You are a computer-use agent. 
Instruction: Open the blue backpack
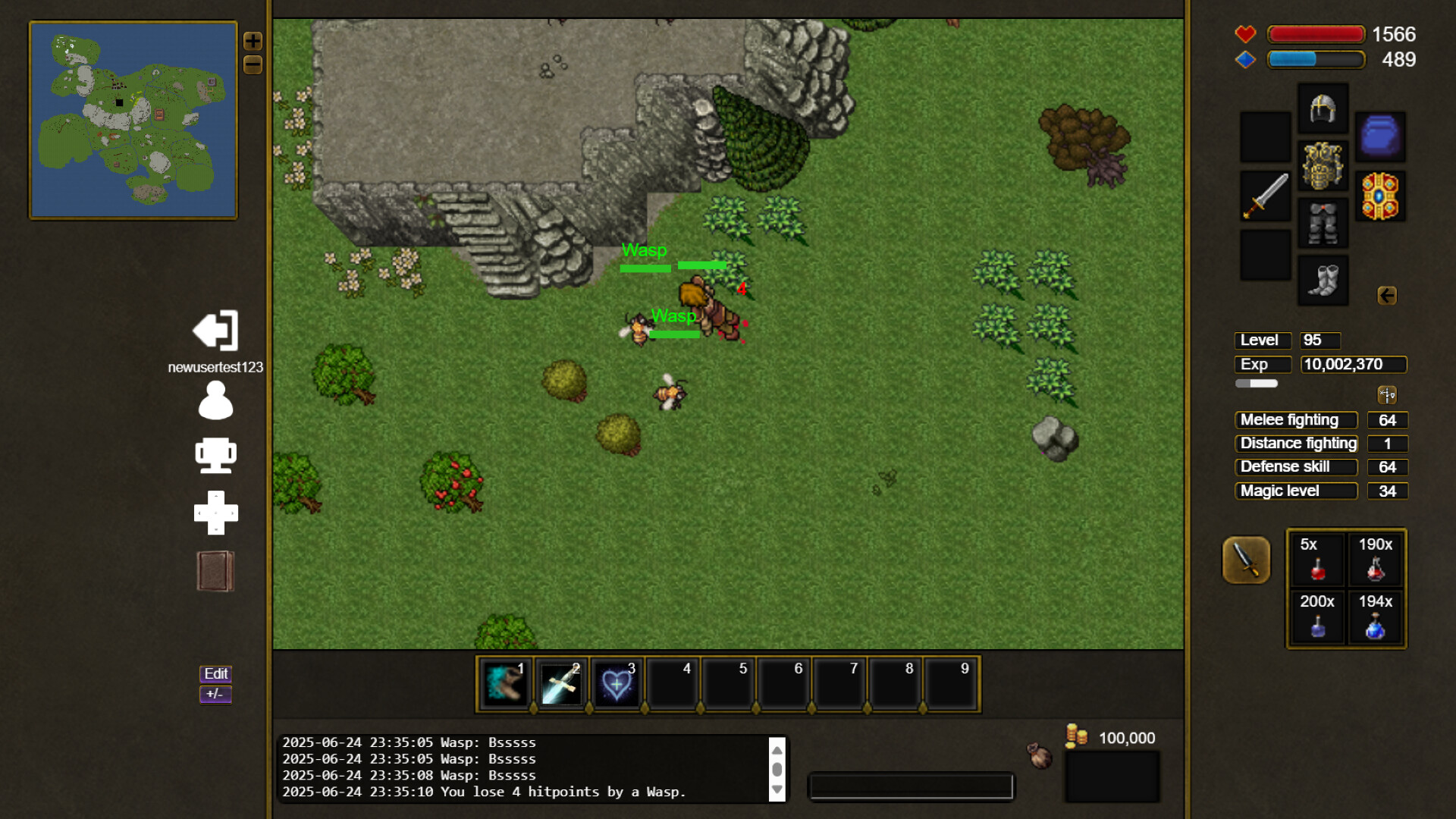(x=1380, y=137)
